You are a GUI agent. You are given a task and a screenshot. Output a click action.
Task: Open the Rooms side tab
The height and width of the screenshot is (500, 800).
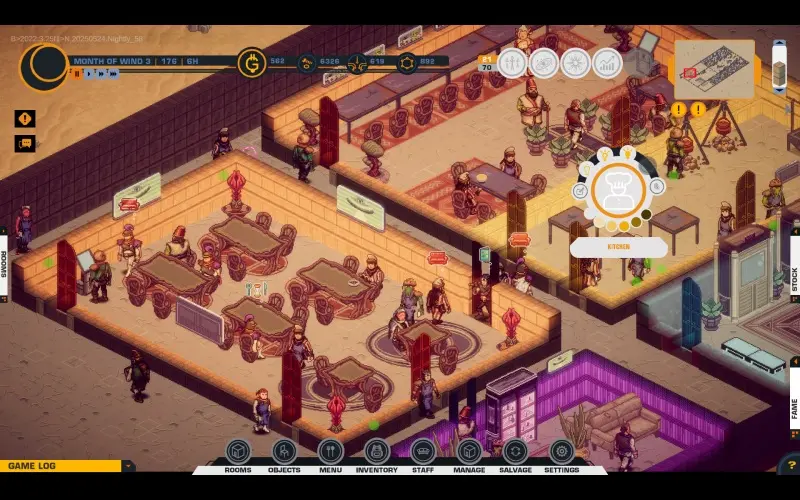4,264
